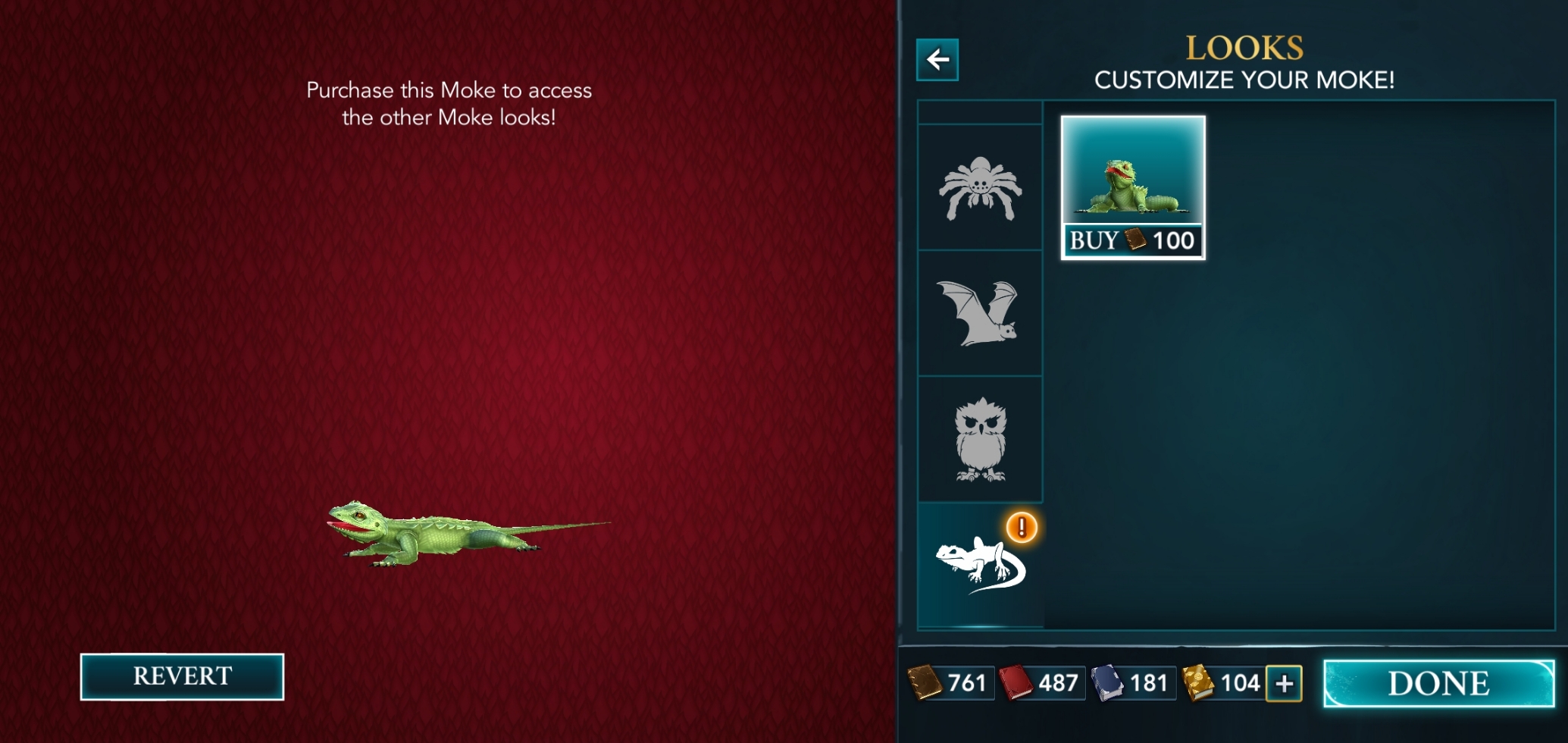Revert the look changes
The image size is (1568, 743).
click(x=182, y=676)
